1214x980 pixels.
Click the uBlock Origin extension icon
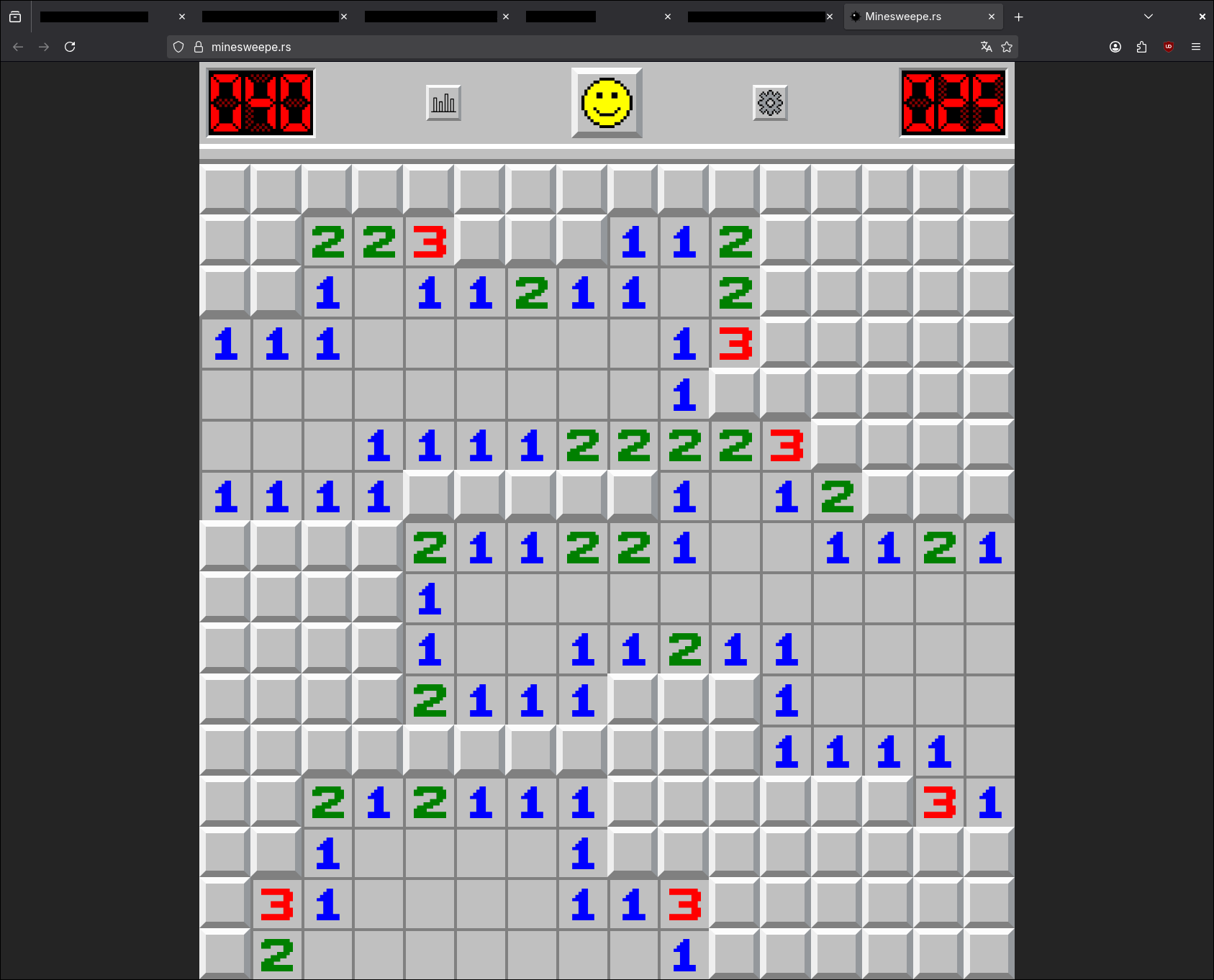click(1168, 47)
